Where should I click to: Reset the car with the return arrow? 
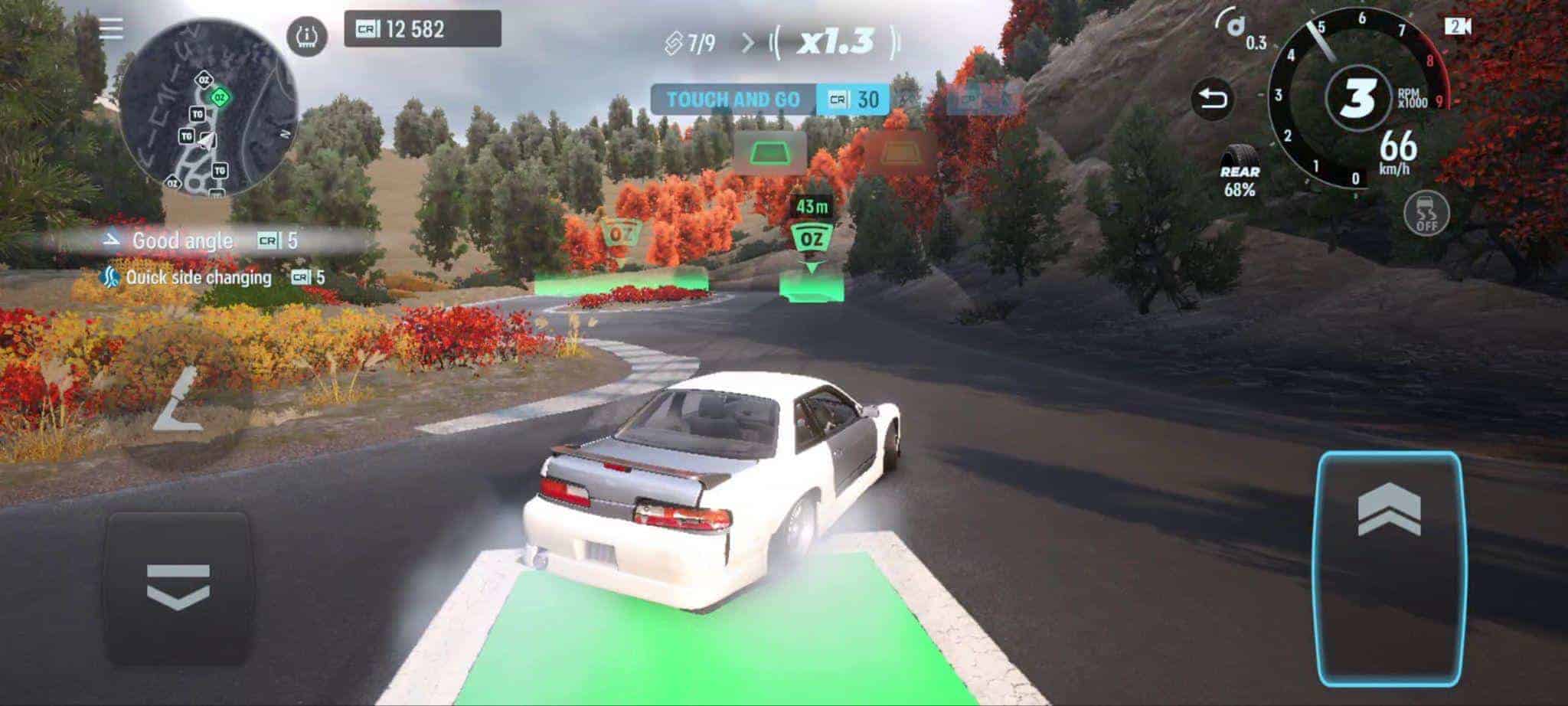1213,99
